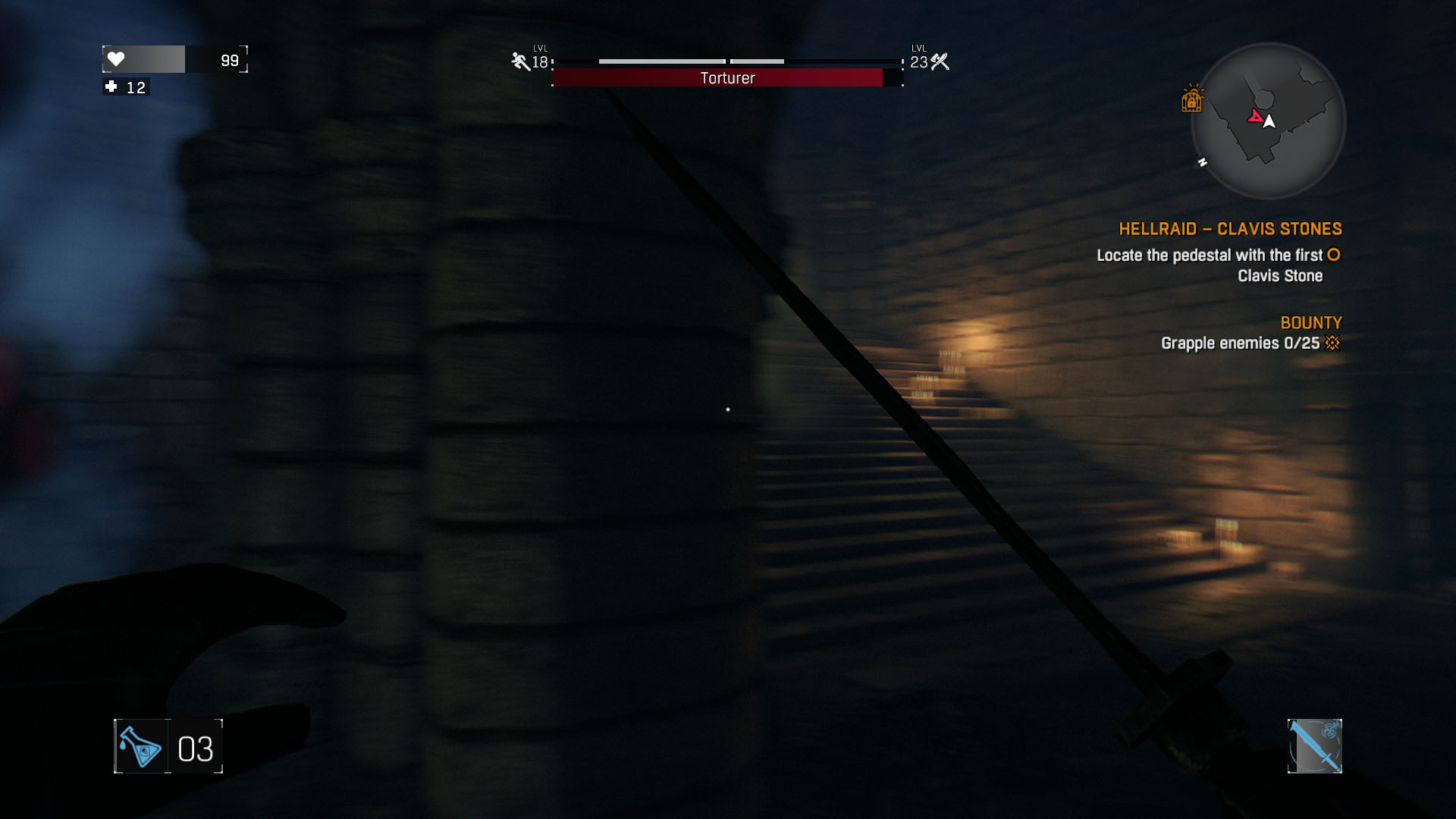Select the blue potion quick-slot icon
Screen dimensions: 1456x819
coord(142,747)
